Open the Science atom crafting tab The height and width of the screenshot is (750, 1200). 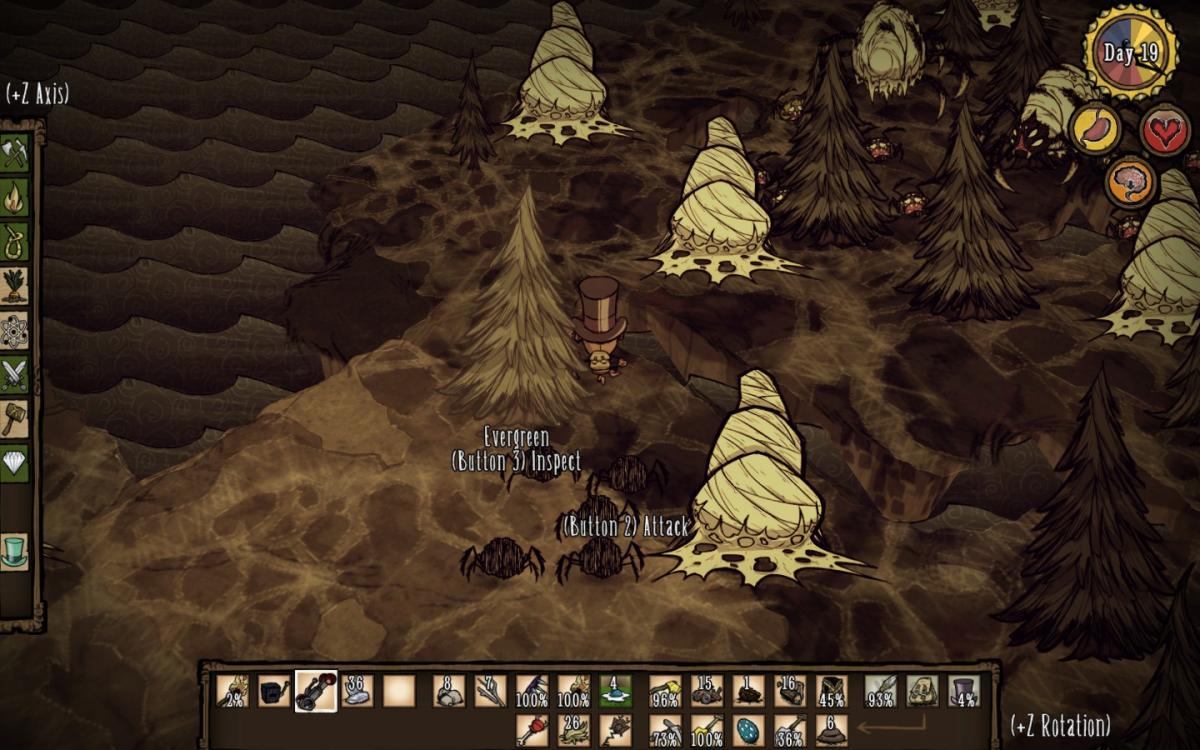(x=15, y=329)
